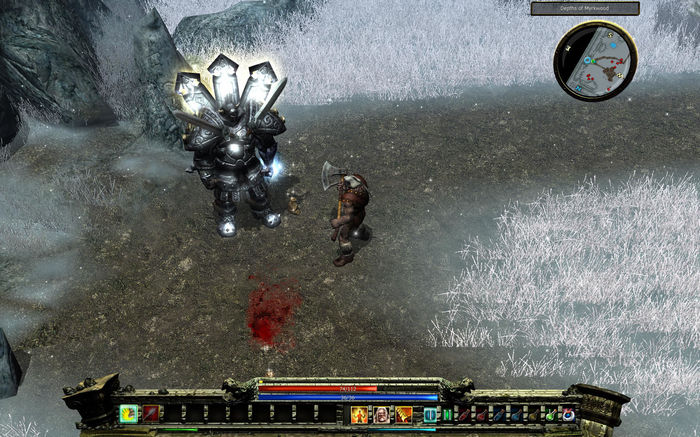The image size is (700, 437).
Task: Click the red and blue swirl orb icon
Action: pyautogui.click(x=568, y=414)
